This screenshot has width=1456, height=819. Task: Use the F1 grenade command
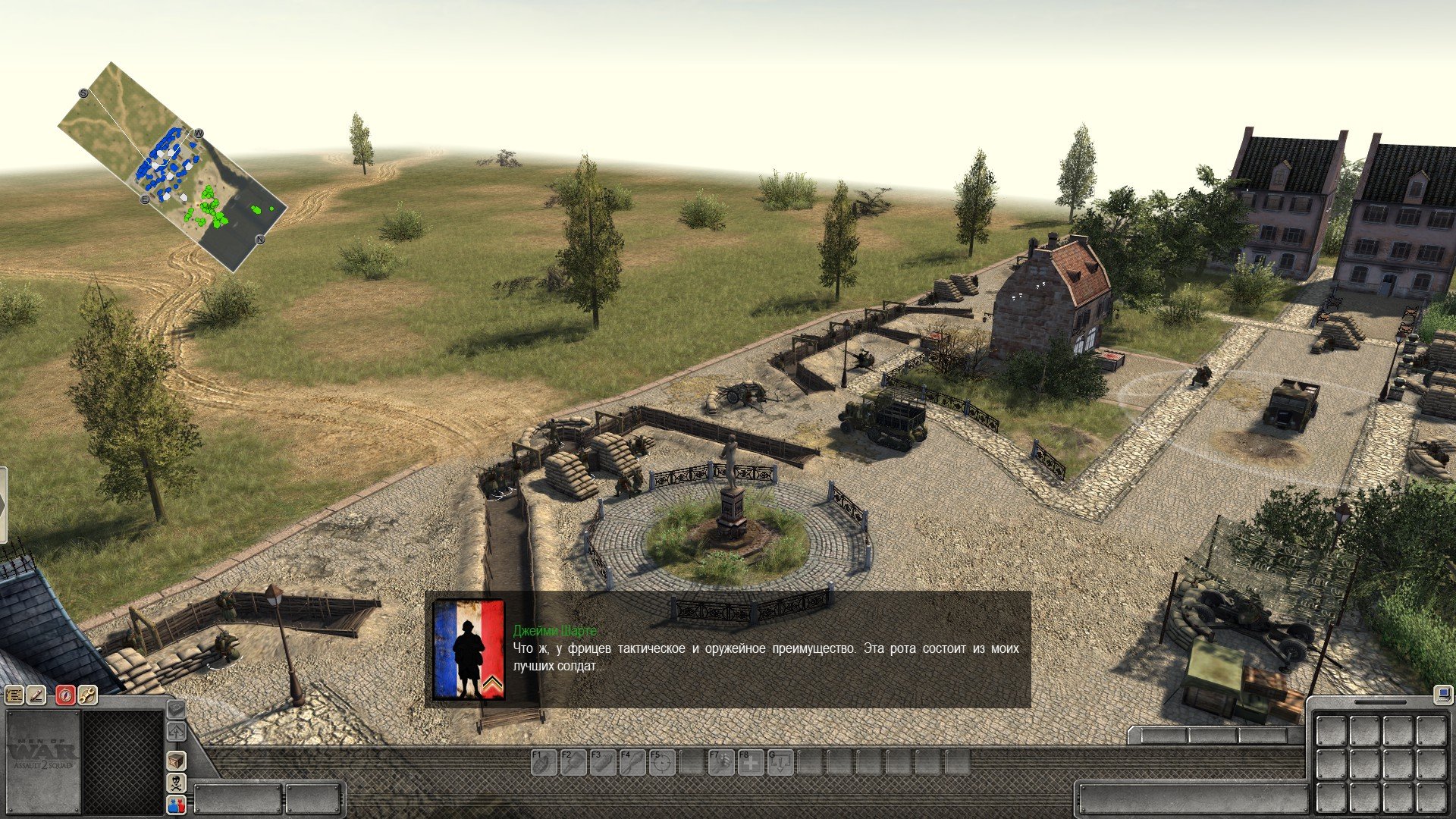tap(543, 762)
